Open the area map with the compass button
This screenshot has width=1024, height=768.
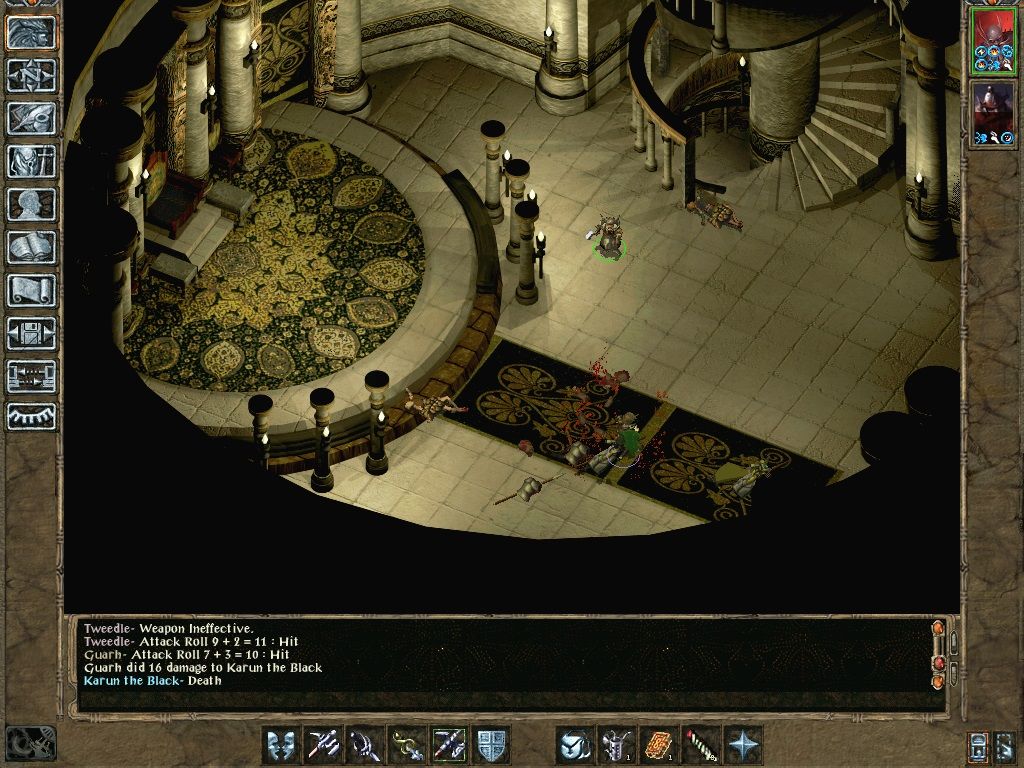[x=30, y=74]
